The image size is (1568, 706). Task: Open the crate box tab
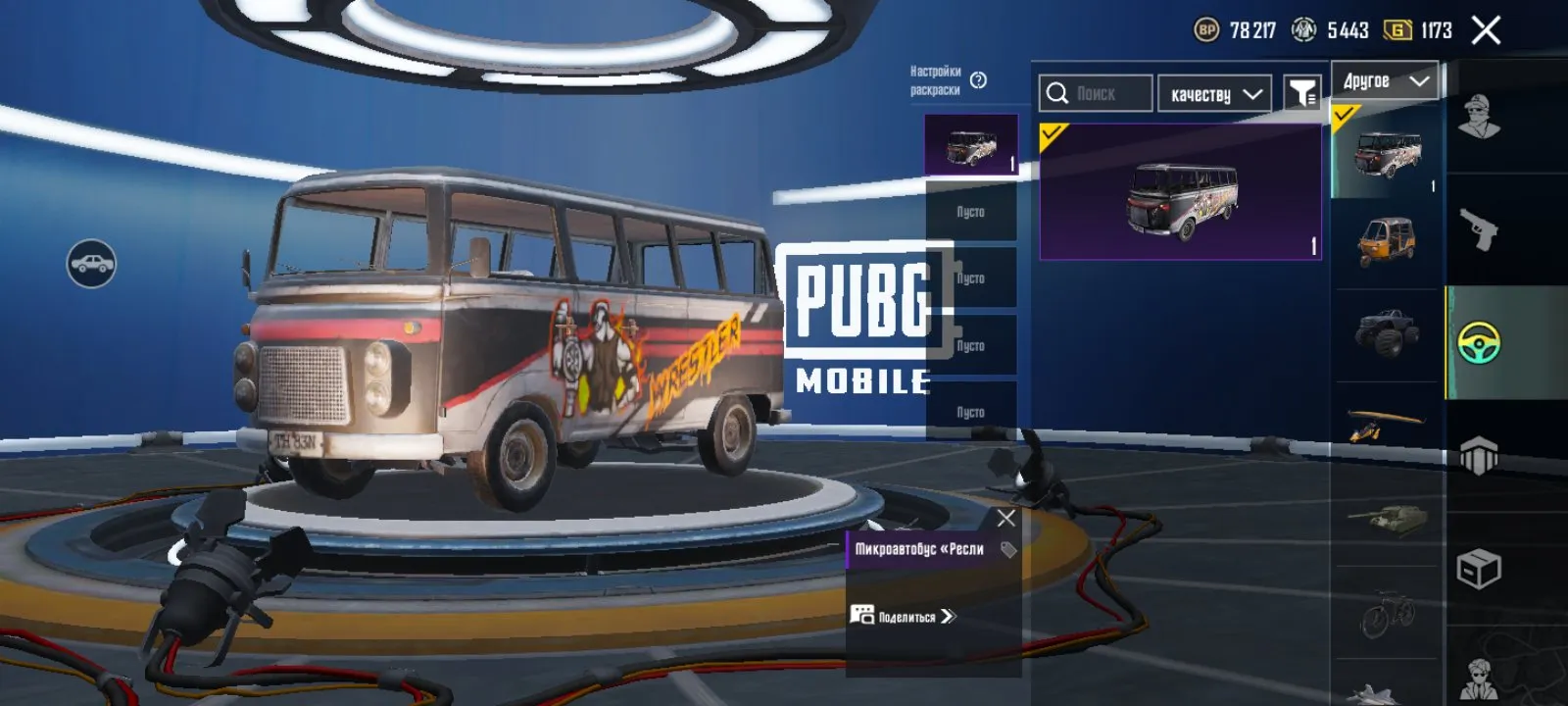(x=1479, y=569)
